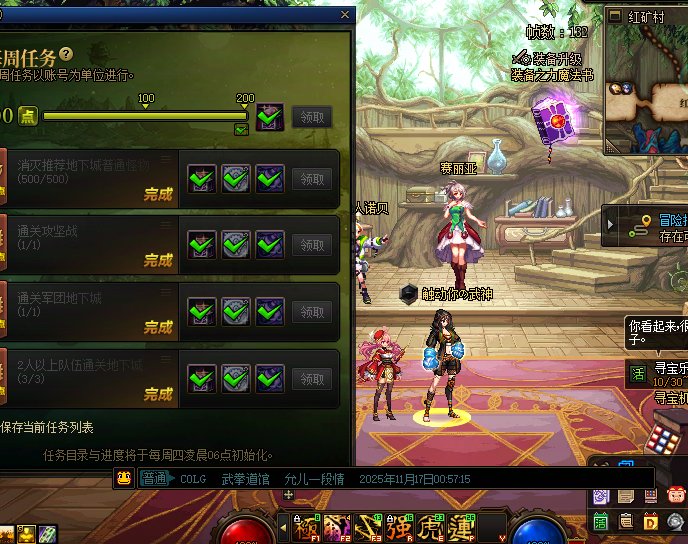Image resolution: width=688 pixels, height=544 pixels.
Task: Select the 200-point reward chest icon
Action: pyautogui.click(x=269, y=116)
